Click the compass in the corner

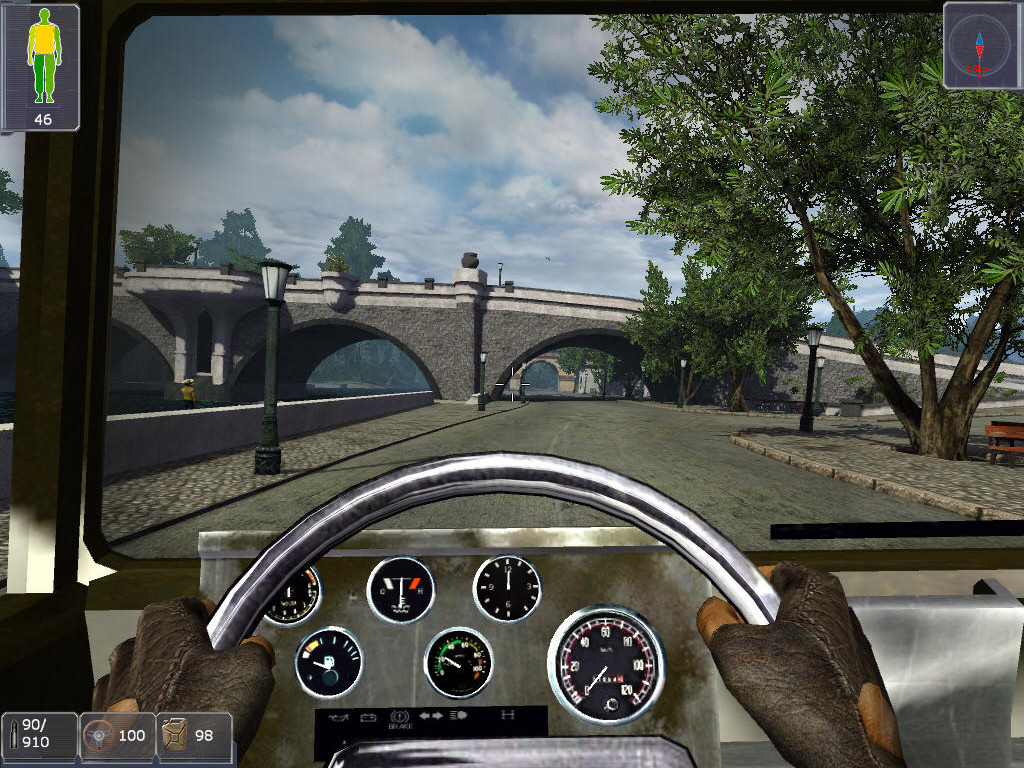click(x=980, y=45)
